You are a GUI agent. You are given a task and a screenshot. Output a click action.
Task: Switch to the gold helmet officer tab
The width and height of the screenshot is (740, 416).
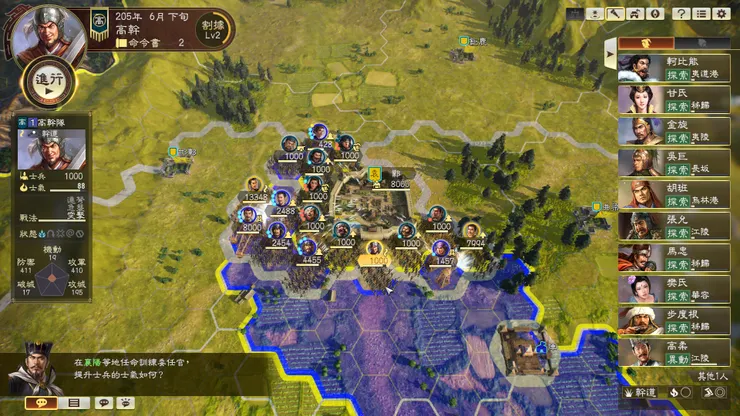645,44
